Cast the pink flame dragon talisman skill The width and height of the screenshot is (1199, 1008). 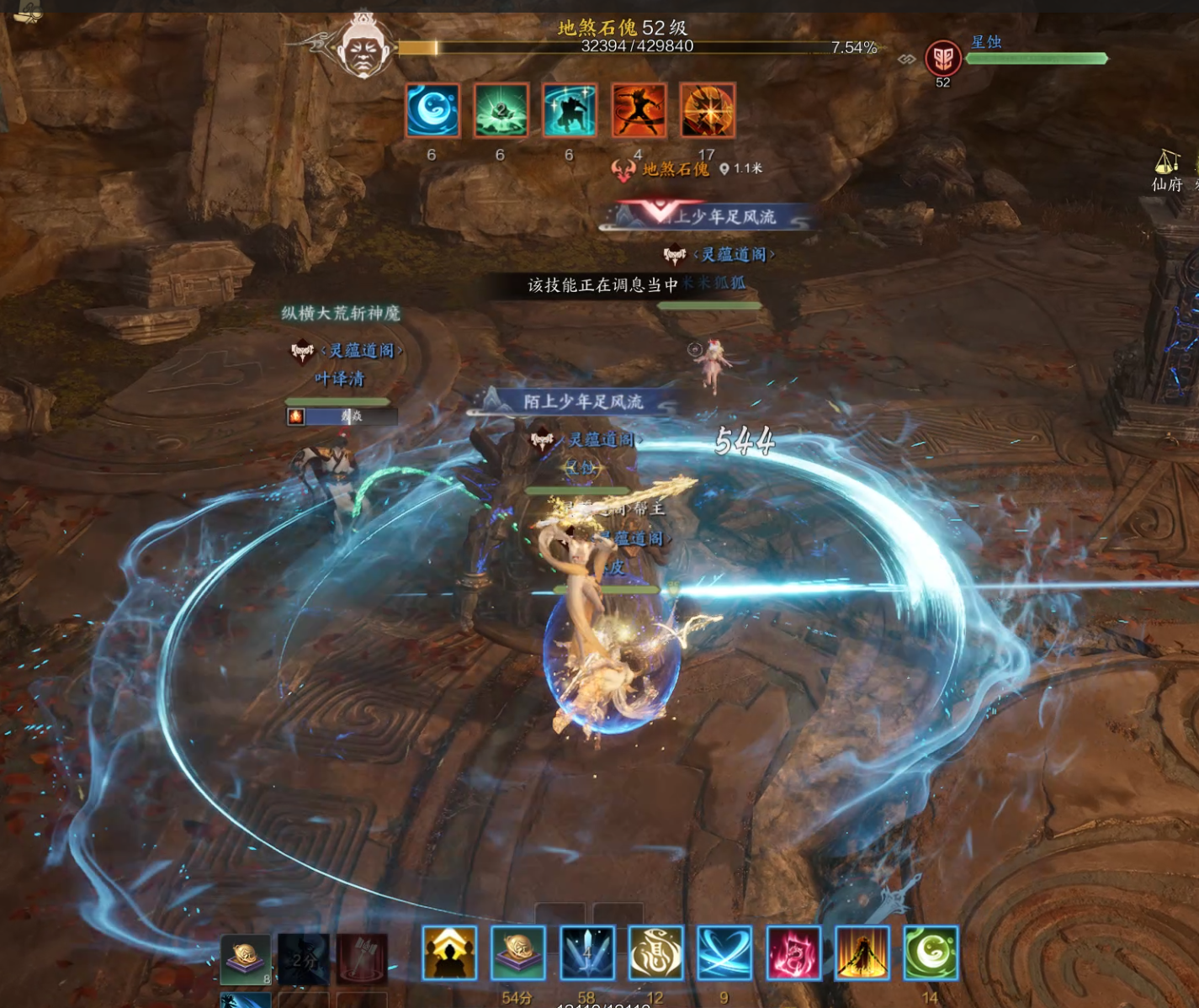coord(793,952)
